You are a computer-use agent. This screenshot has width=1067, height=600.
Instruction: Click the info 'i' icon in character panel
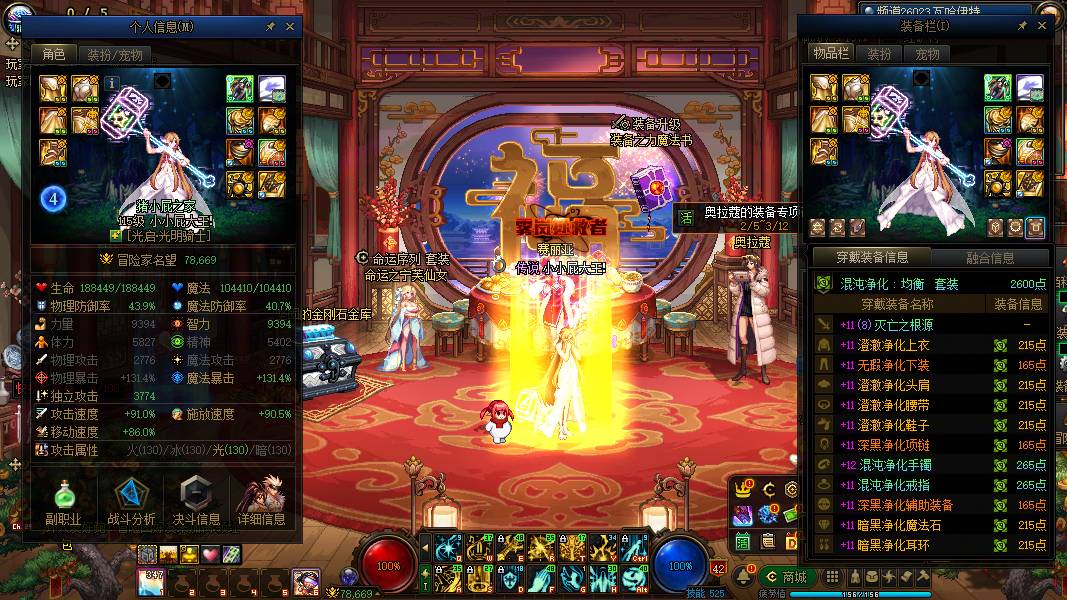click(112, 83)
